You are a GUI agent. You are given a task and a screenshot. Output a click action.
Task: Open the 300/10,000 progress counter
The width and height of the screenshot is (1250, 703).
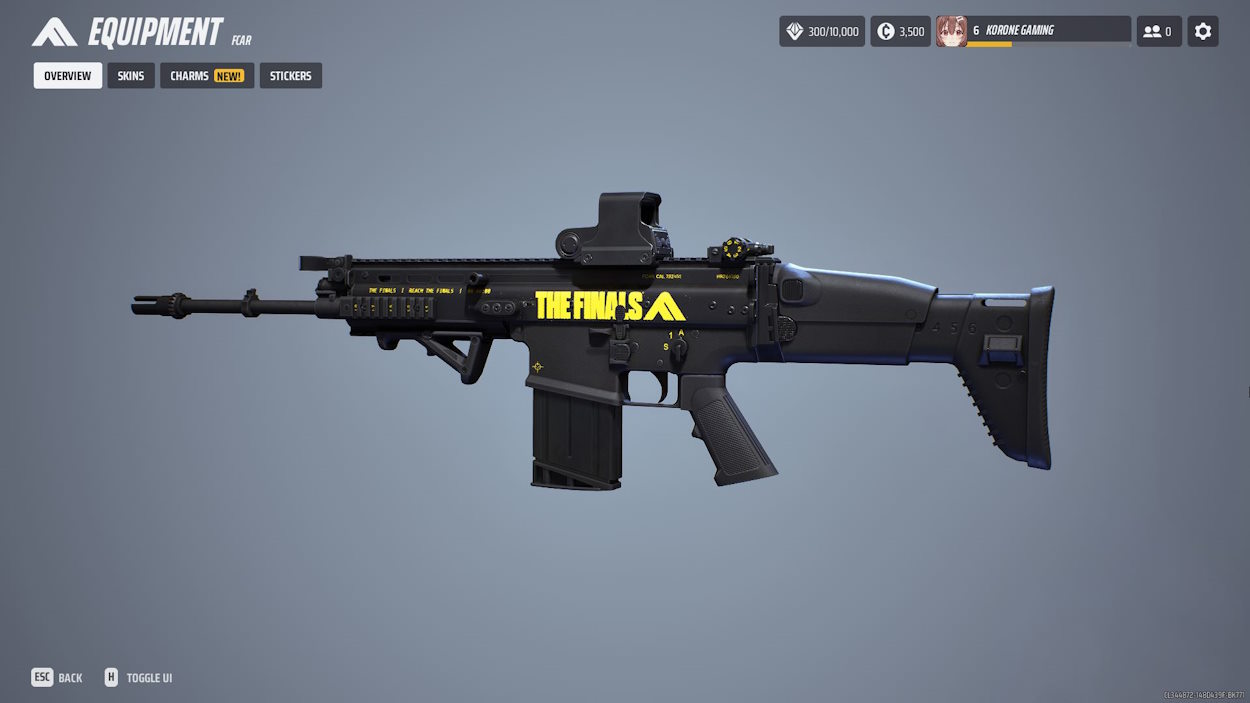pyautogui.click(x=822, y=31)
